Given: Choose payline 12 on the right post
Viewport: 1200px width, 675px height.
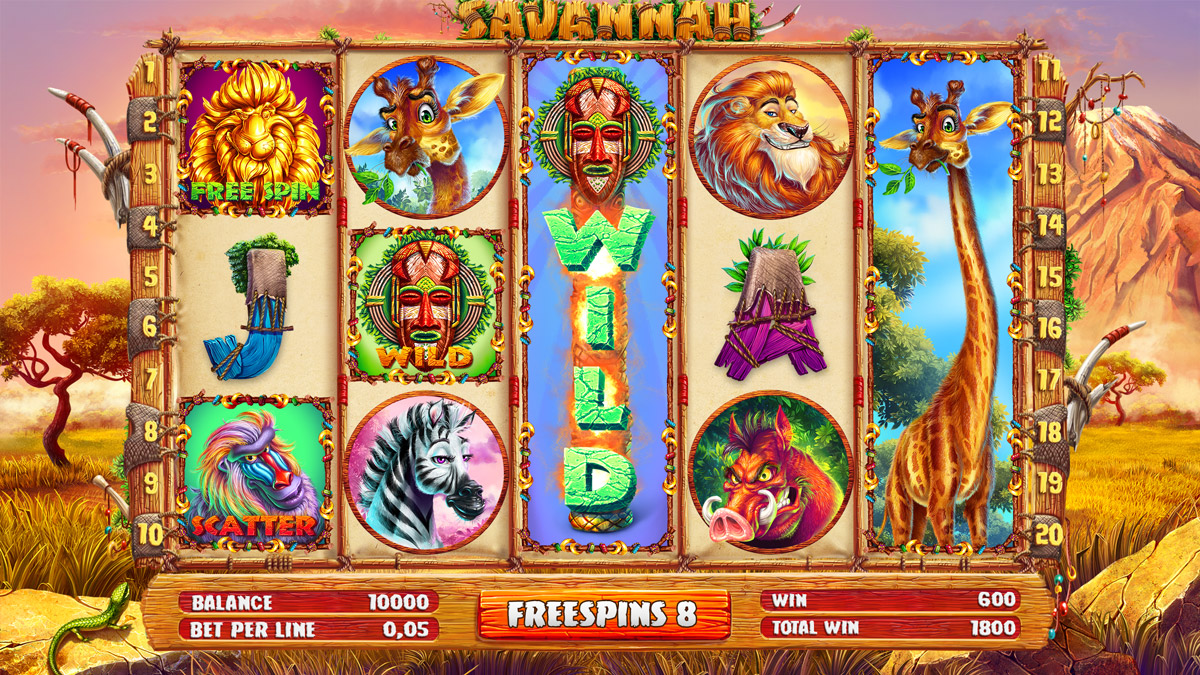Looking at the screenshot, I should point(1048,122).
